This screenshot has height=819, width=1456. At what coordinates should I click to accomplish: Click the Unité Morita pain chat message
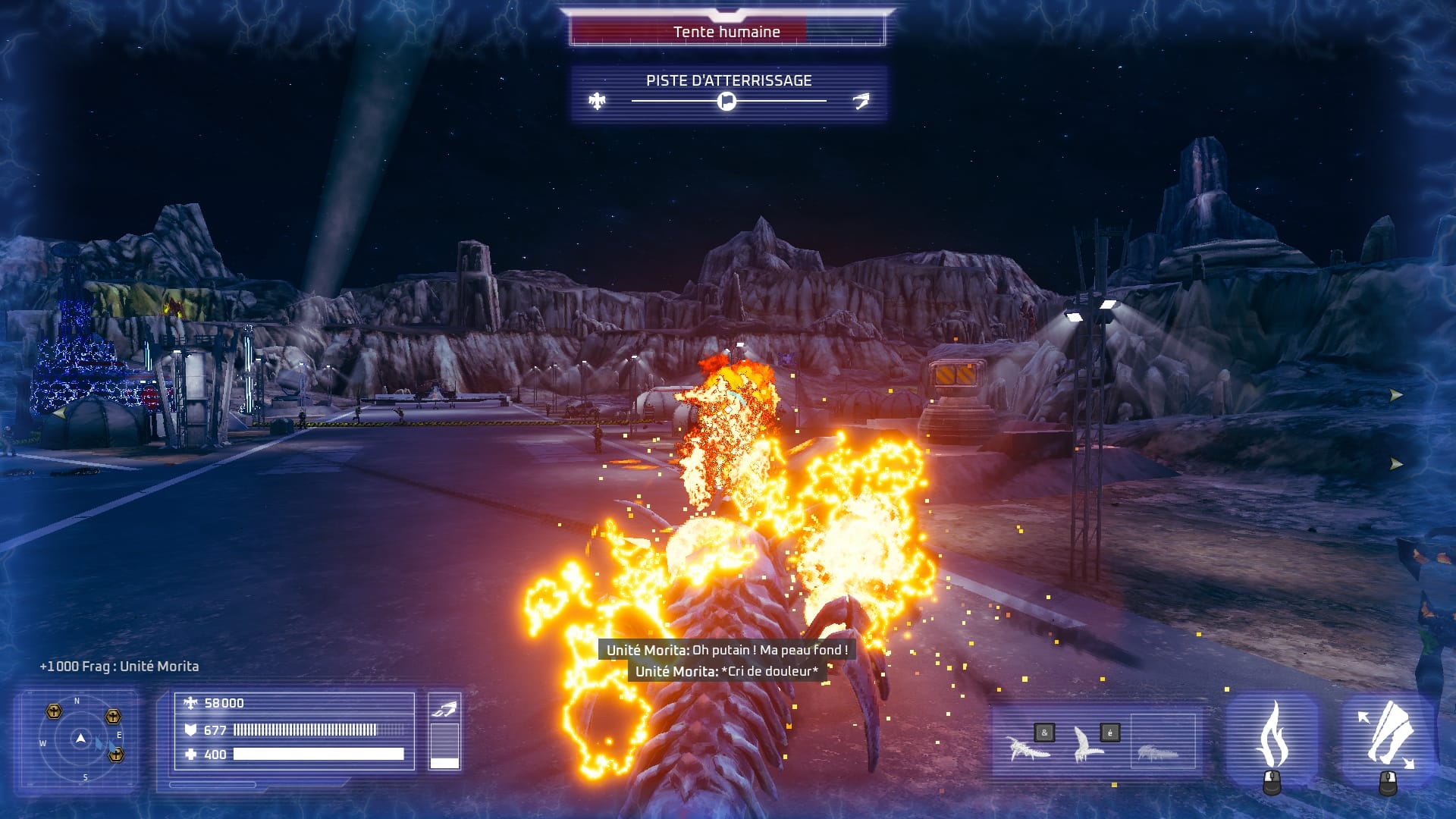(x=726, y=671)
